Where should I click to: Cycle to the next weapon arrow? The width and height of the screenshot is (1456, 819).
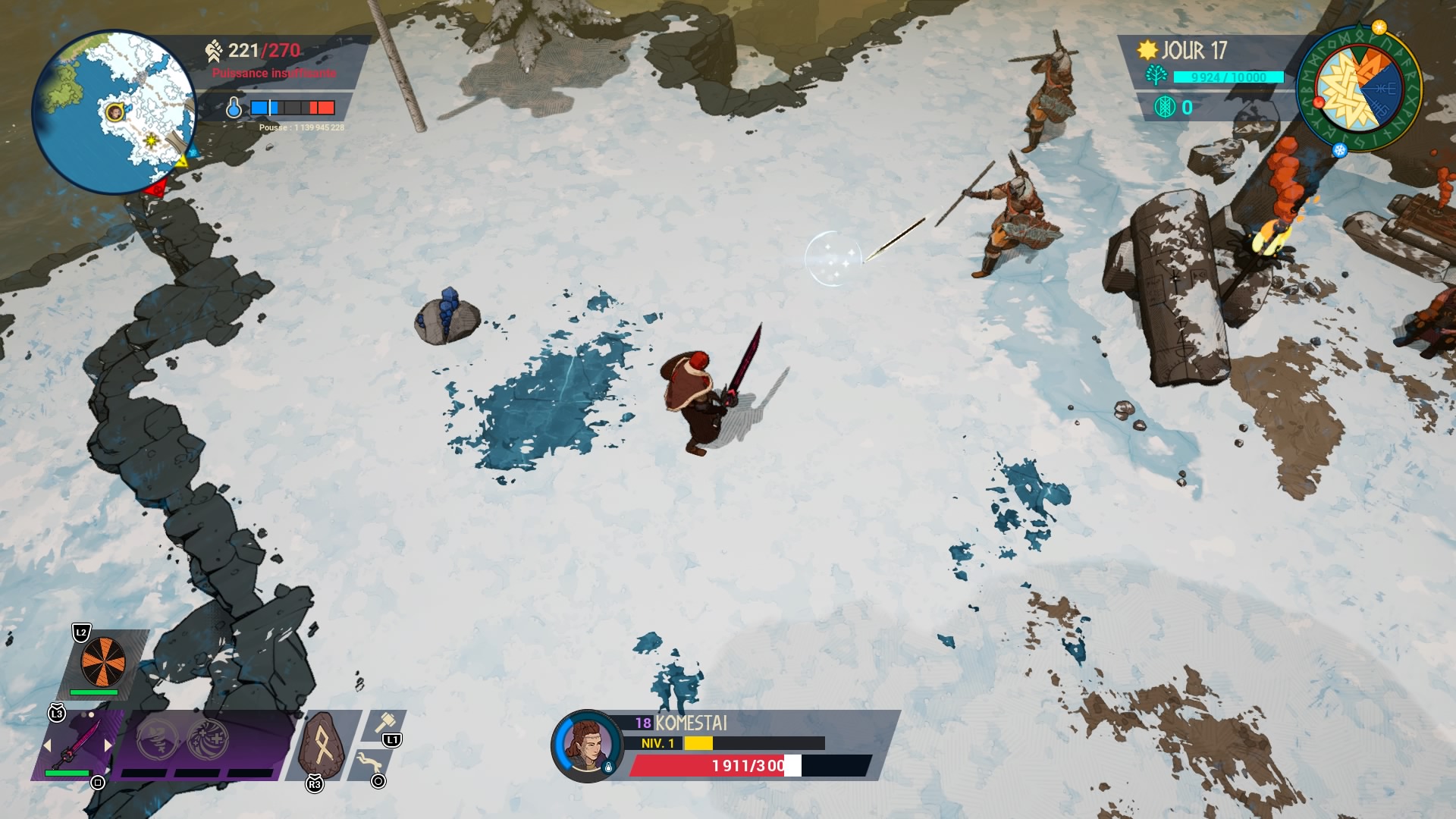click(108, 746)
